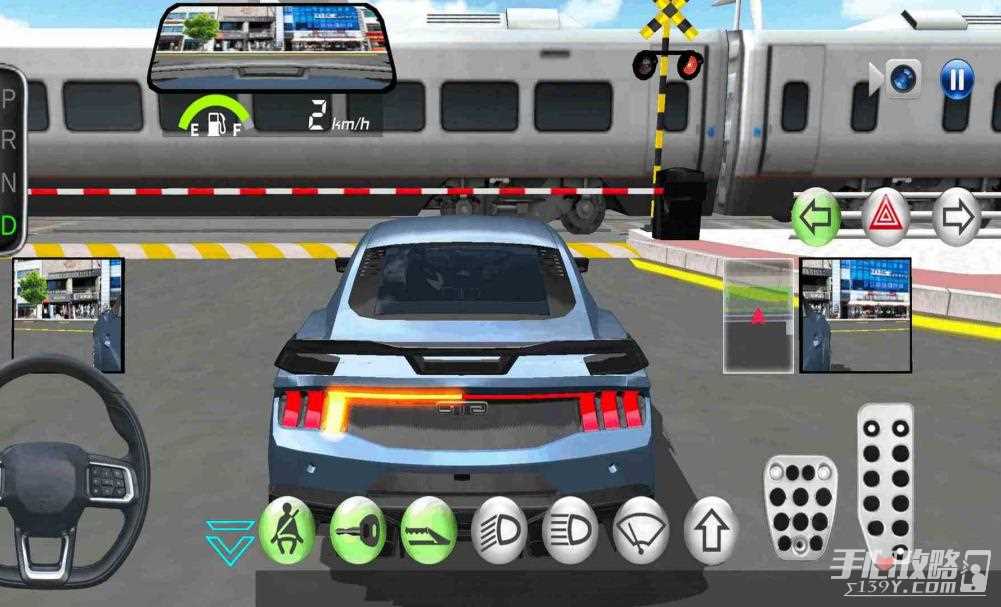Toggle the seat belt button
The width and height of the screenshot is (1001, 607).
(287, 528)
